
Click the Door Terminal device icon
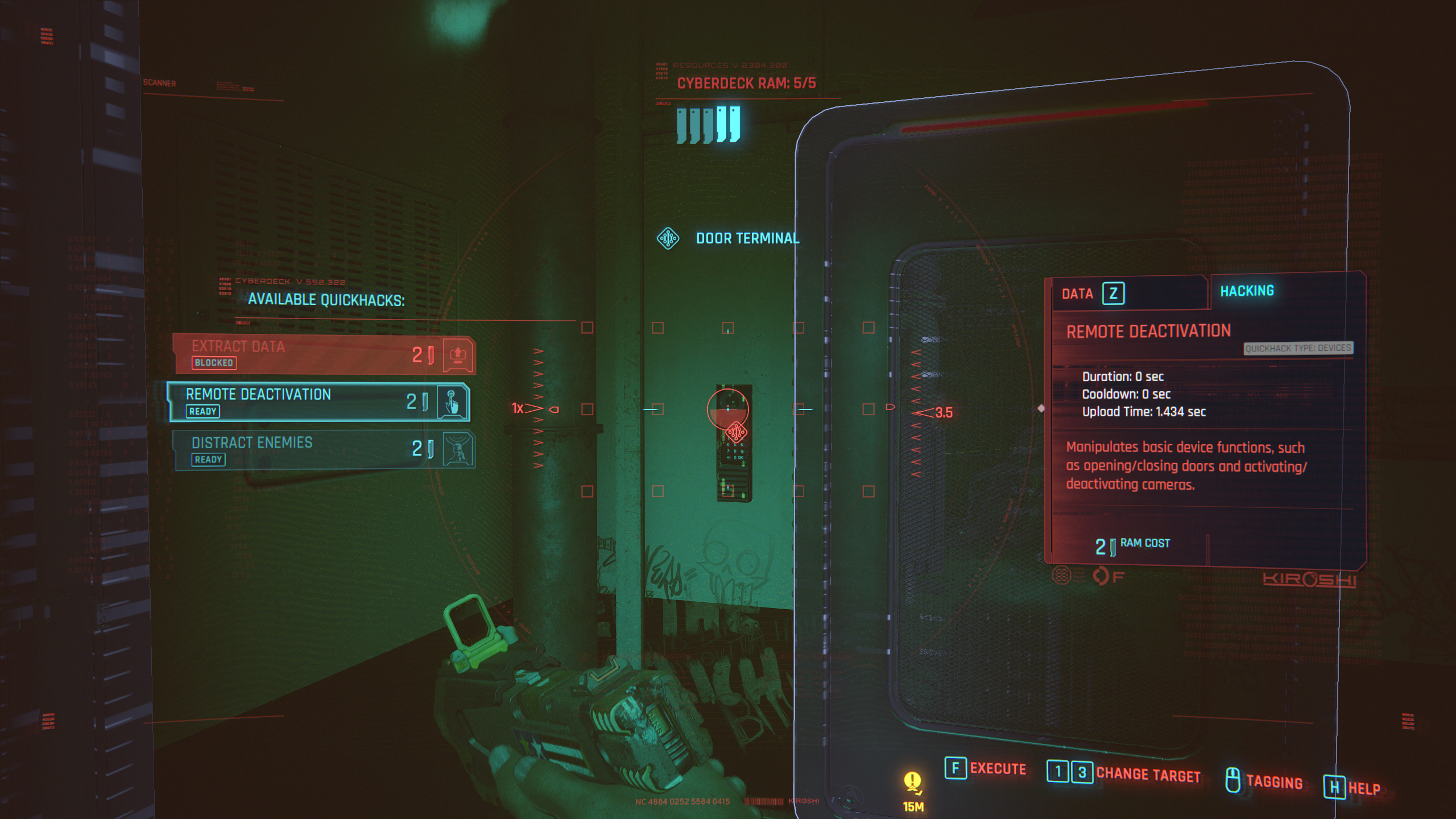pyautogui.click(x=668, y=238)
